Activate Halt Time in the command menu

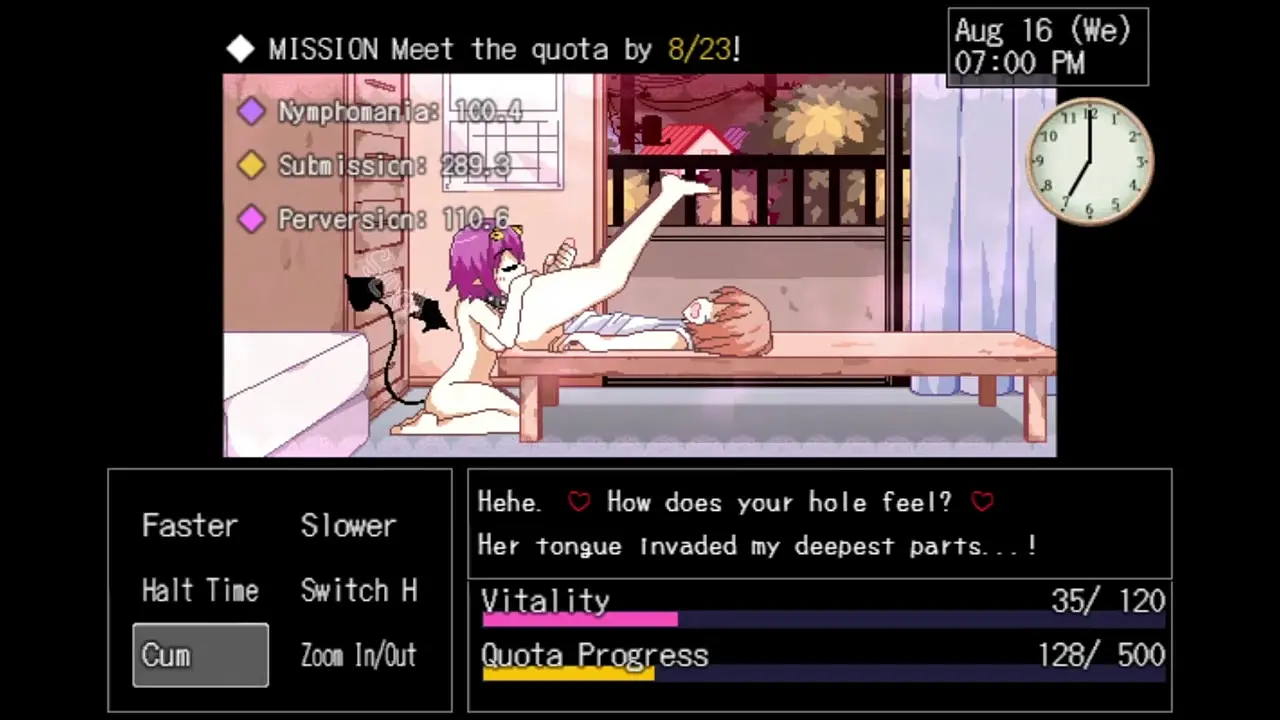tap(200, 591)
